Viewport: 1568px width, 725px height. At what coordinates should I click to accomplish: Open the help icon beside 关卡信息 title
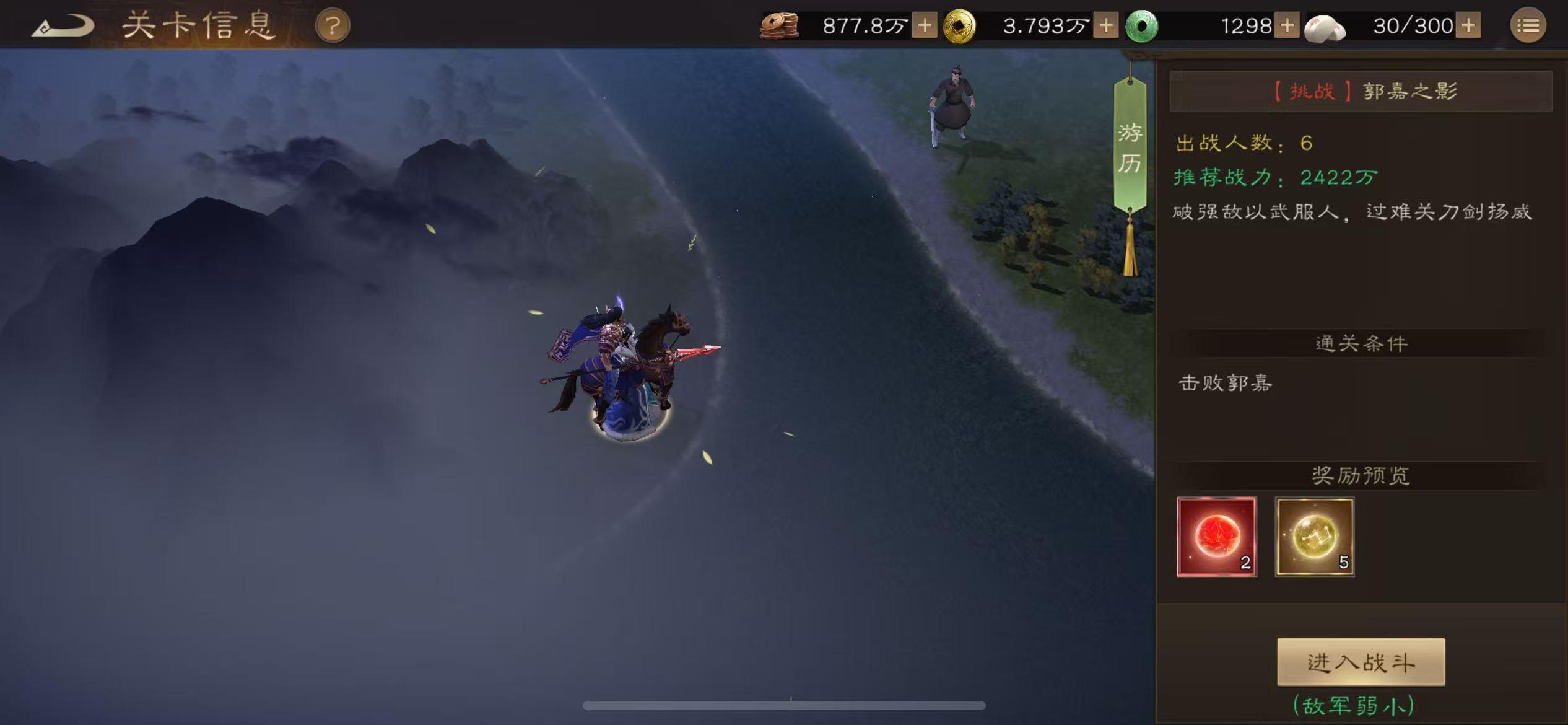[x=333, y=25]
